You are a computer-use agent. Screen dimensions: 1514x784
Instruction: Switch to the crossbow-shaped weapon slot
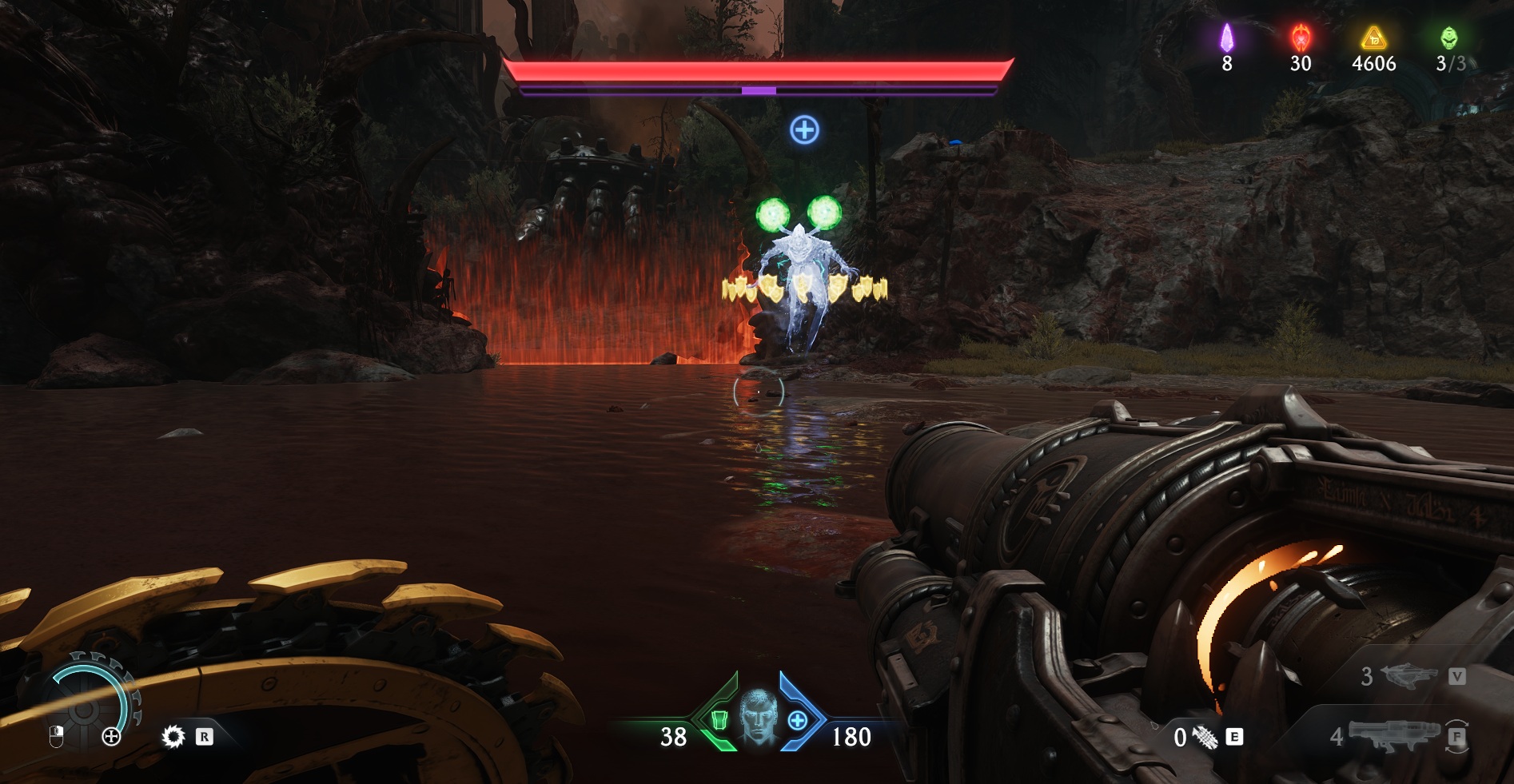1408,677
